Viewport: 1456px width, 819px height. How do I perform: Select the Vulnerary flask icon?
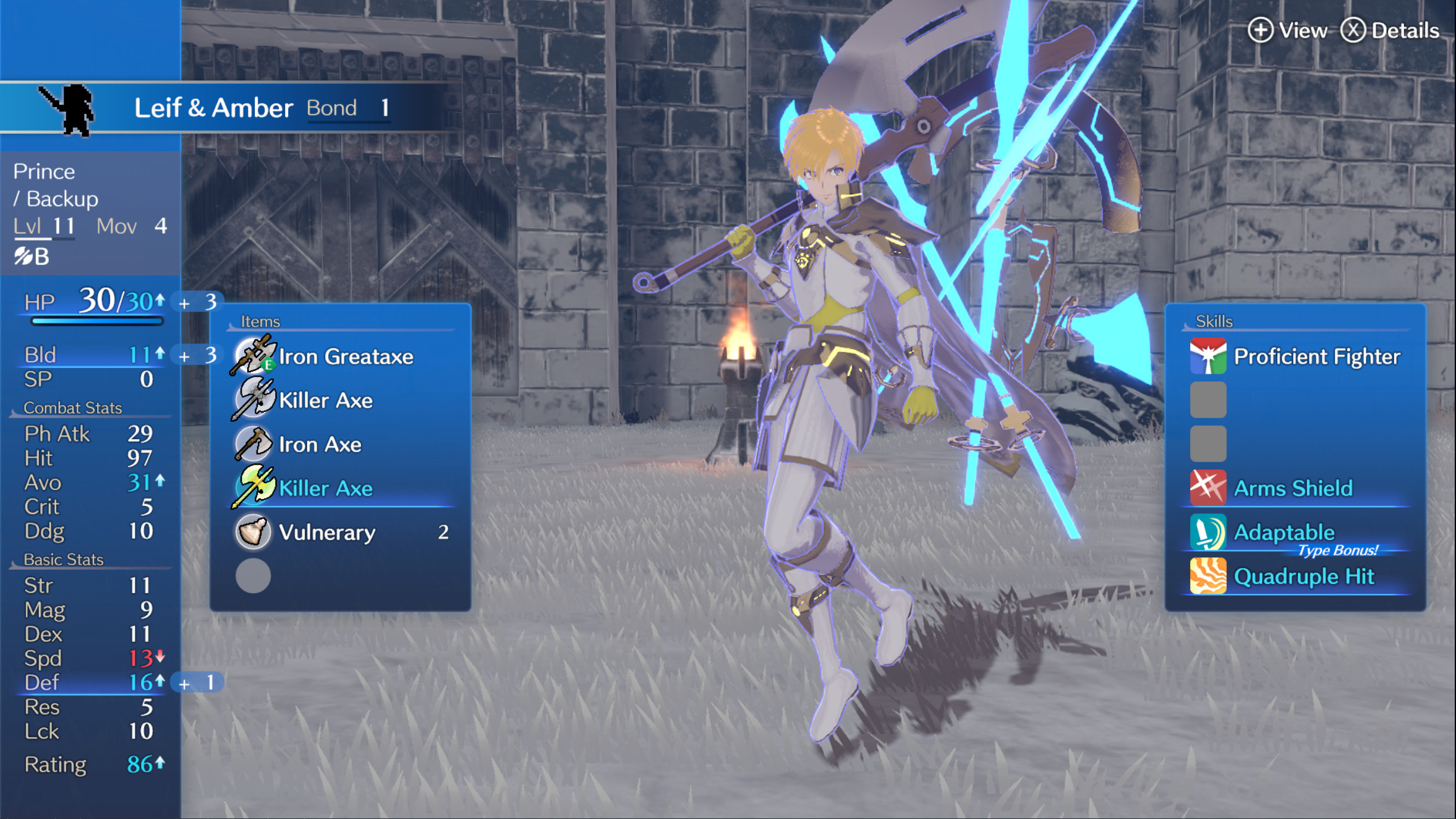253,532
